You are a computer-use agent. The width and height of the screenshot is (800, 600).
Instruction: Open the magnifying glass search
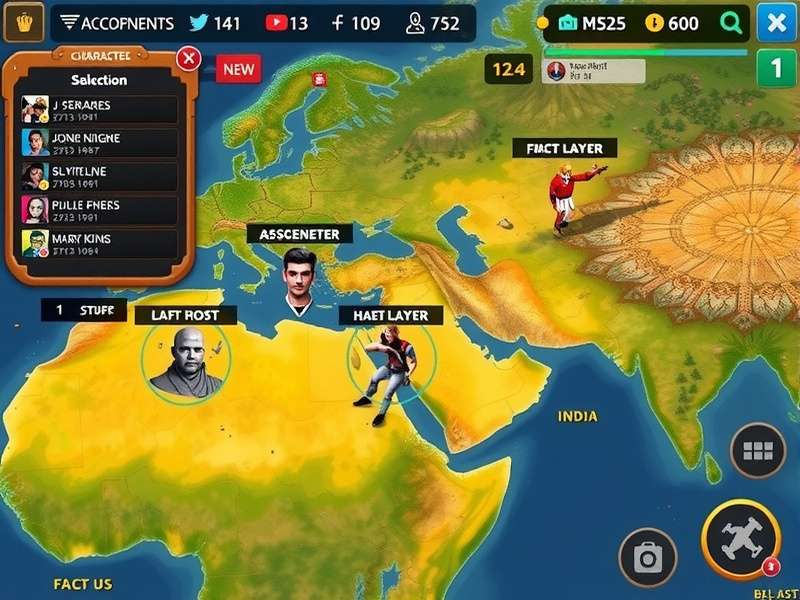click(x=732, y=23)
